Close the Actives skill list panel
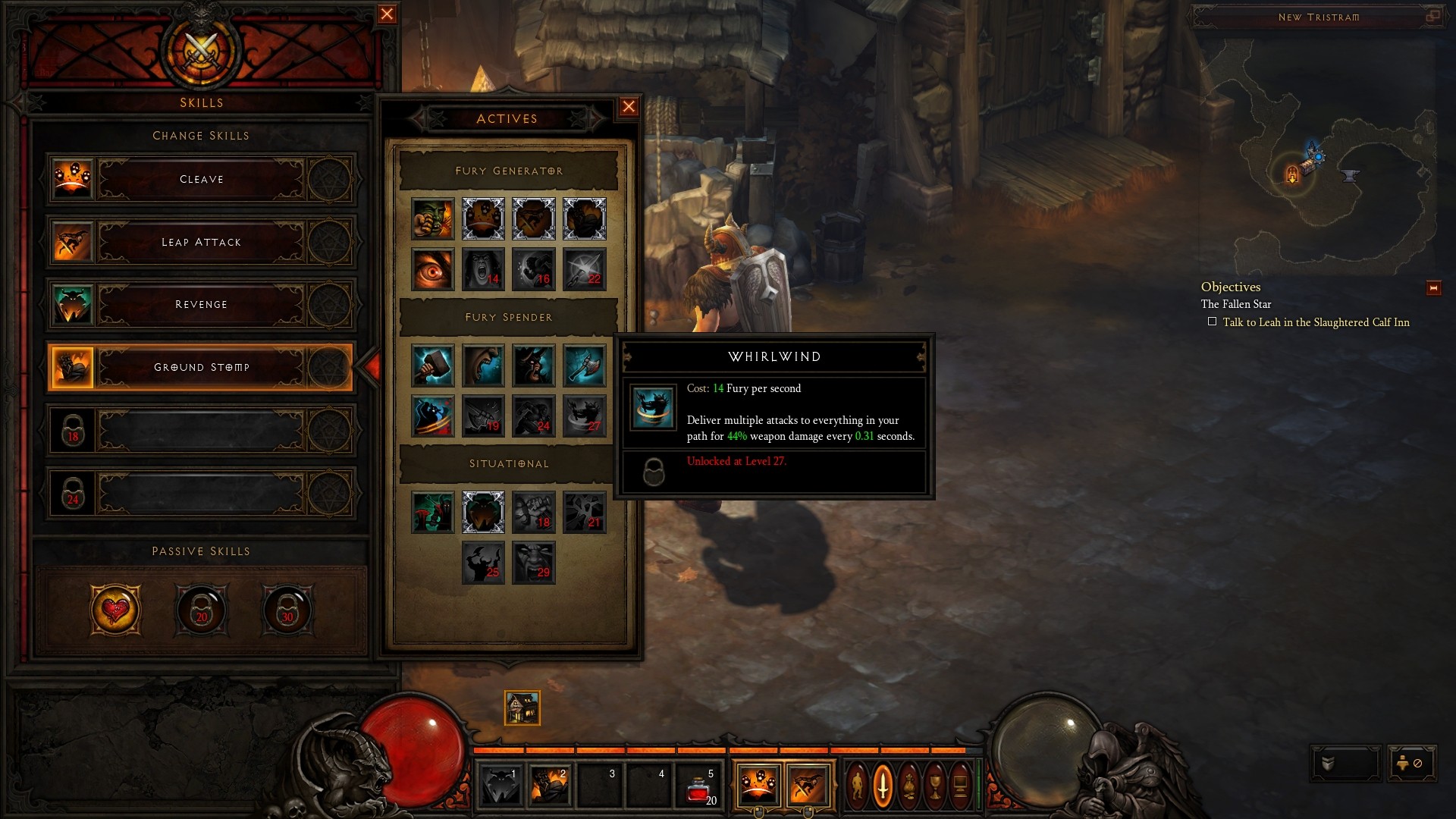The width and height of the screenshot is (1456, 819). (x=629, y=107)
